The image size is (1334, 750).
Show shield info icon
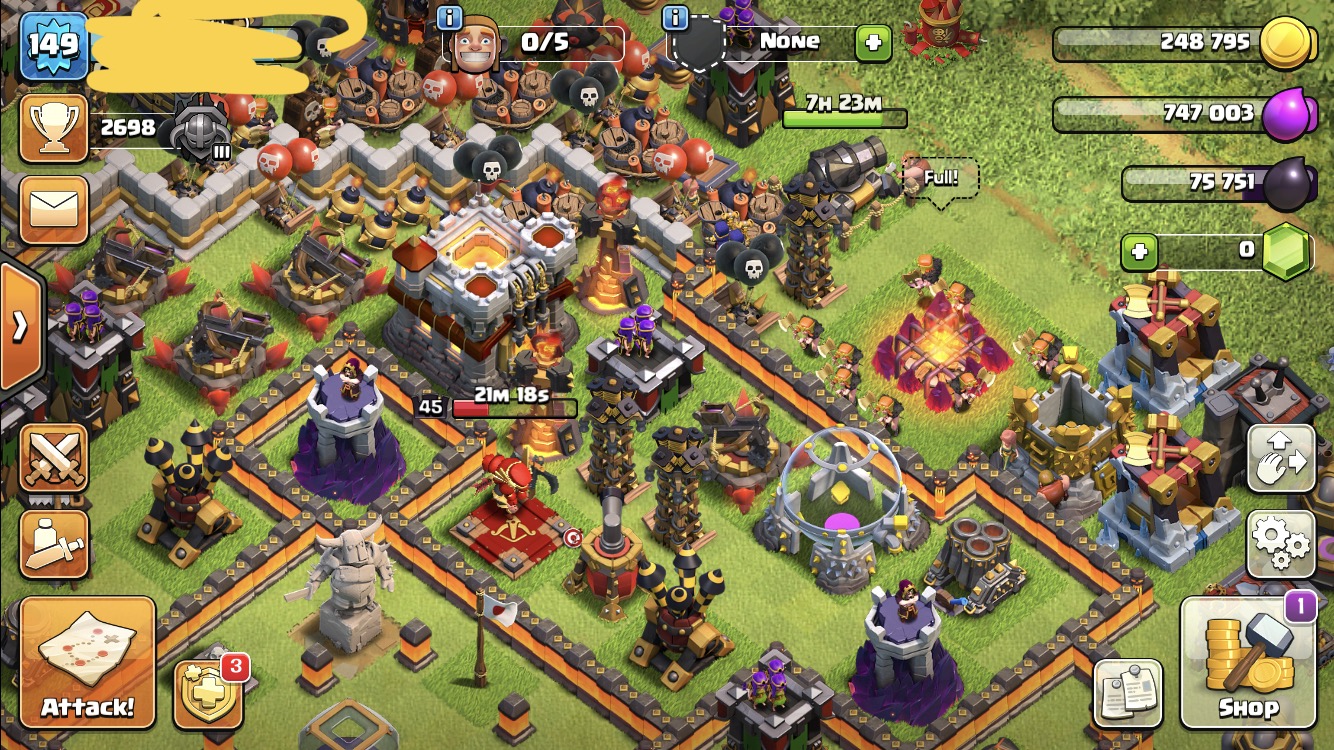[x=676, y=17]
